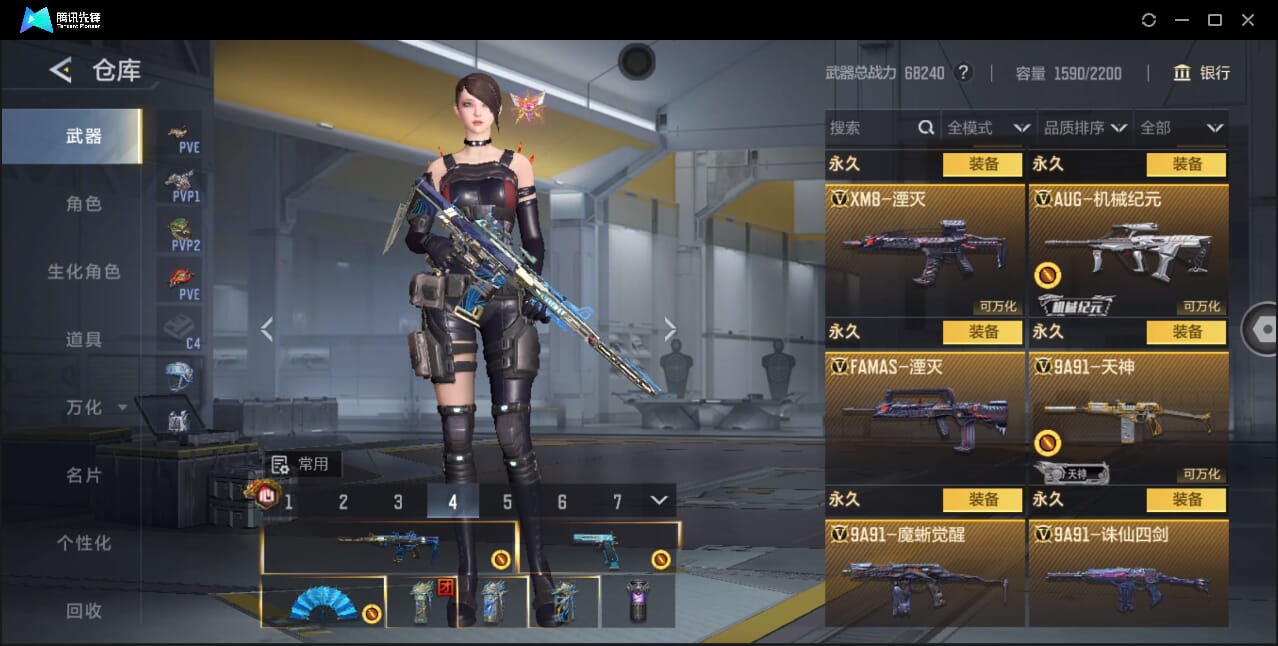
Task: Open the 名片 tab
Action: pyautogui.click(x=84, y=475)
